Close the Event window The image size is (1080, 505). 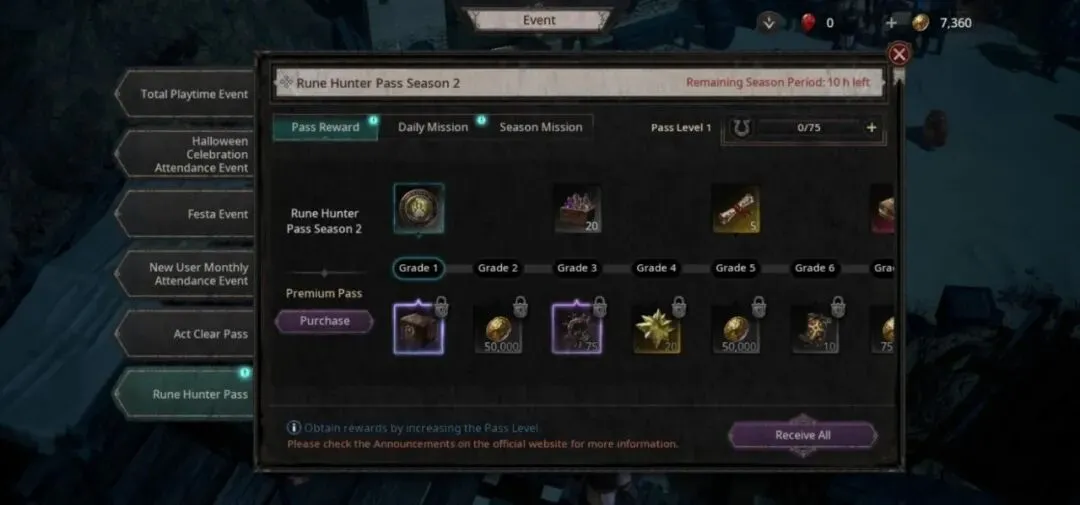pyautogui.click(x=899, y=54)
